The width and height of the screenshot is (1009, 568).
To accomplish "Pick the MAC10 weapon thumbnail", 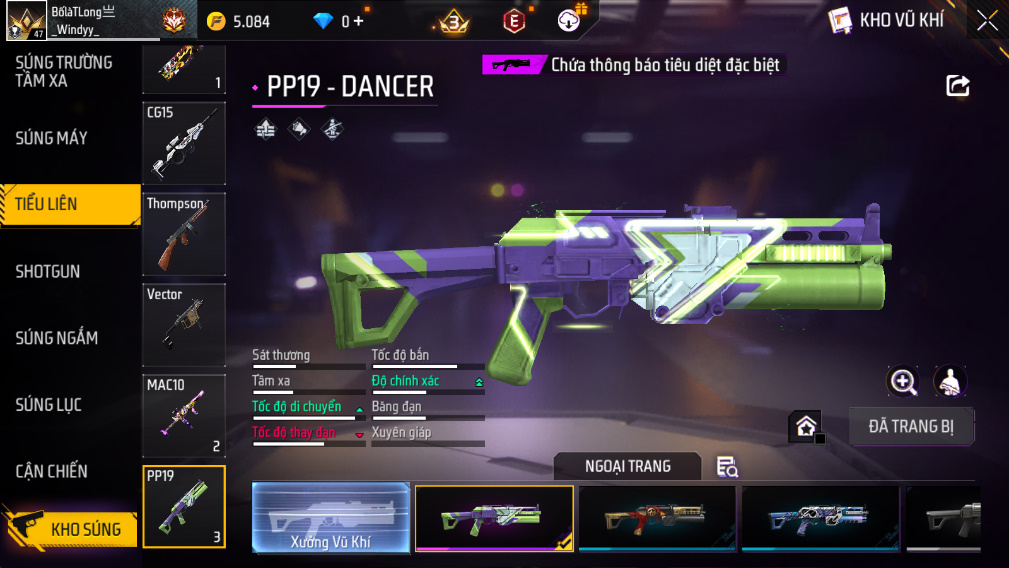I will (x=184, y=415).
